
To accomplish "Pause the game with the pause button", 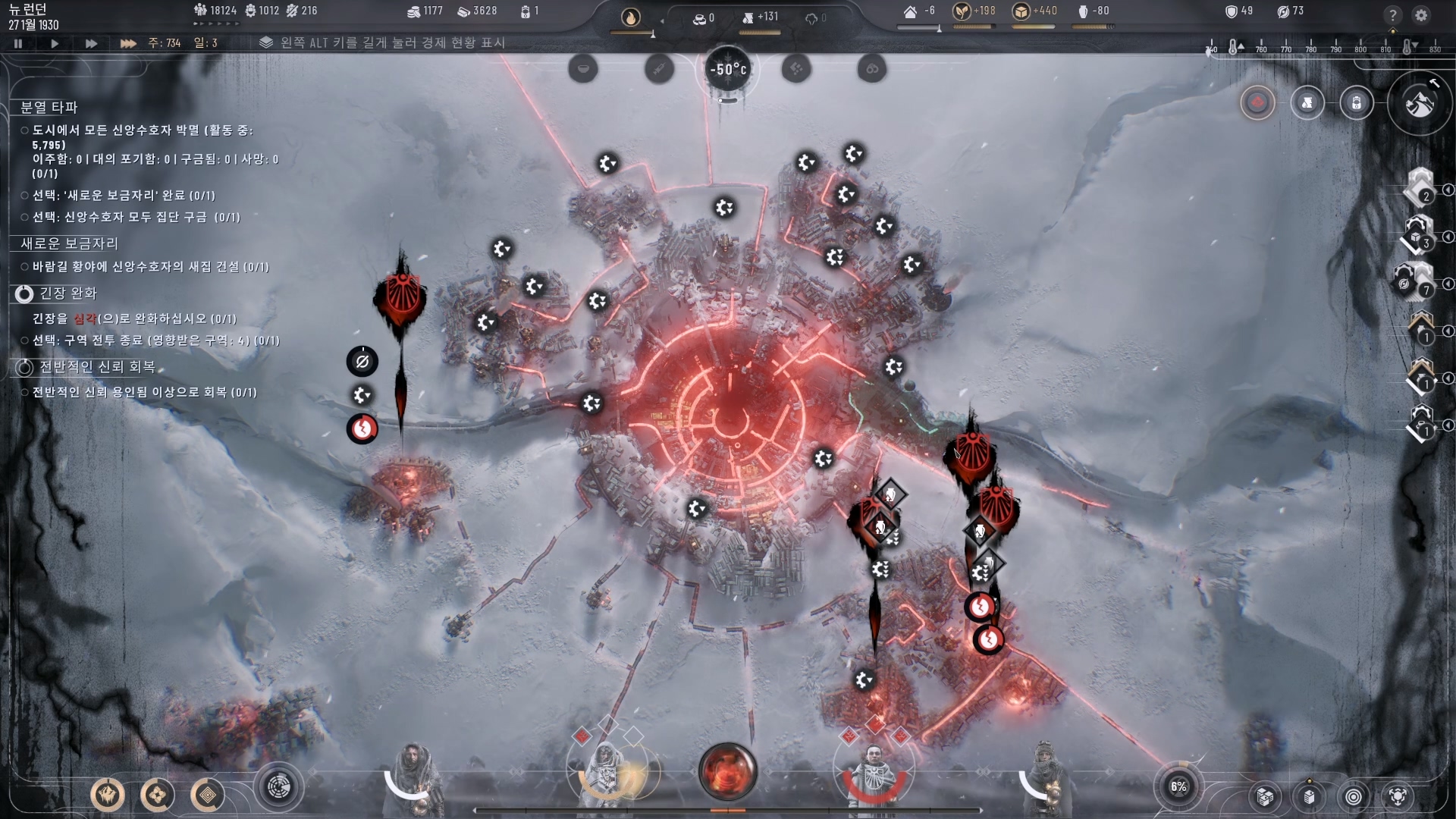I will [x=18, y=44].
